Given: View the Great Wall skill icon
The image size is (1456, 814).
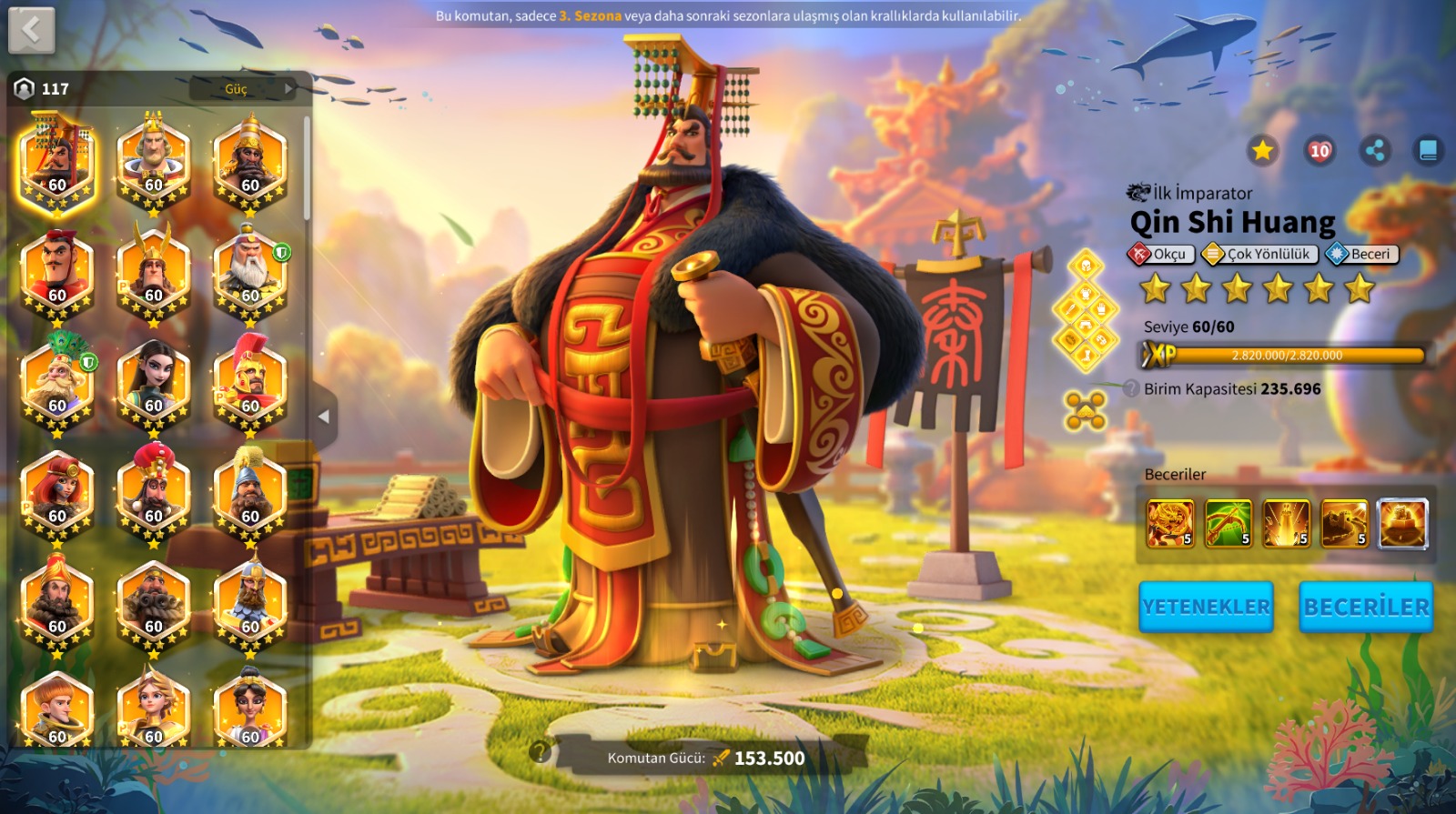Looking at the screenshot, I should click(x=1344, y=523).
